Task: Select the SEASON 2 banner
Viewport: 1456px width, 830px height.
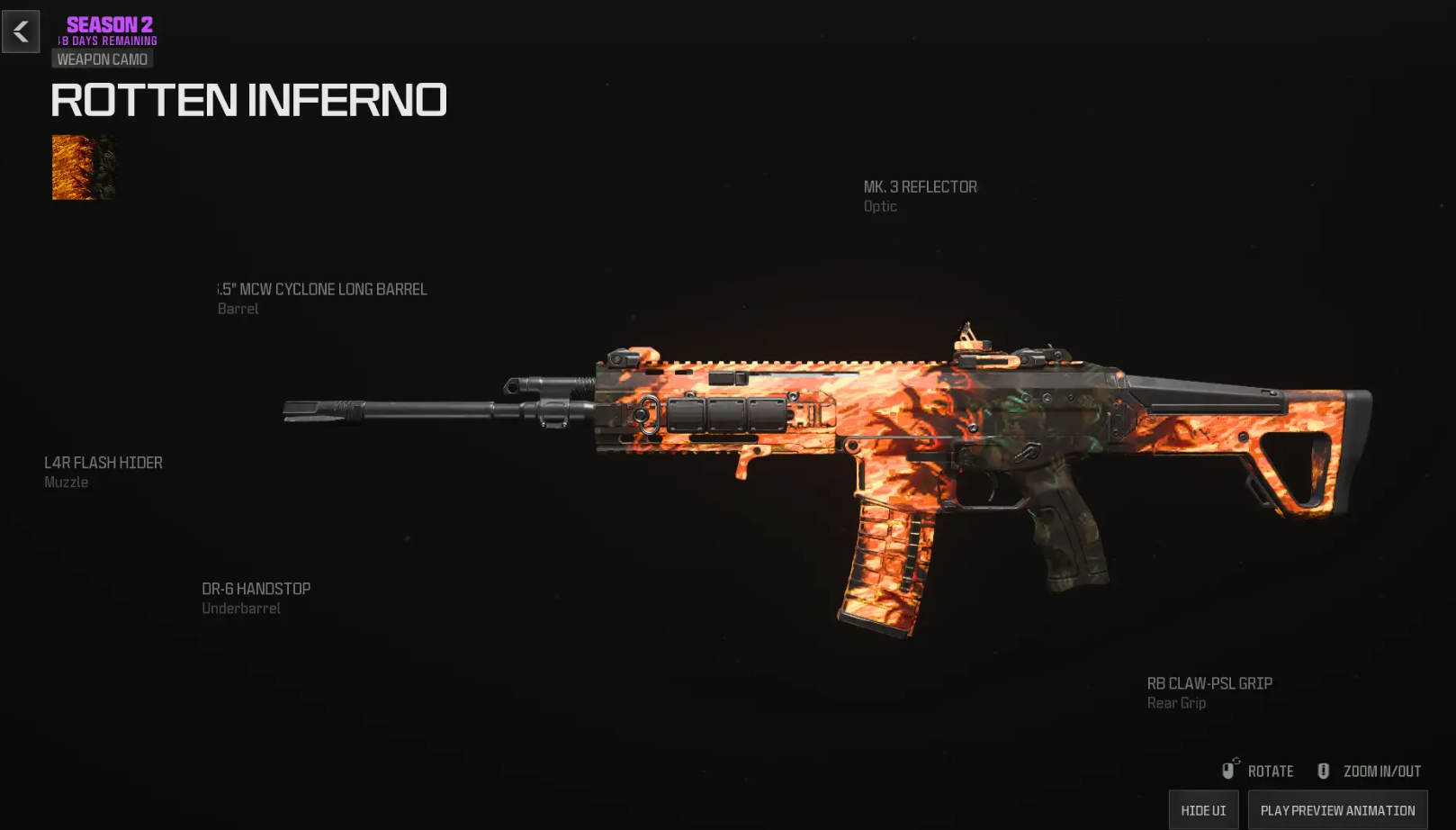Action: coord(109,24)
